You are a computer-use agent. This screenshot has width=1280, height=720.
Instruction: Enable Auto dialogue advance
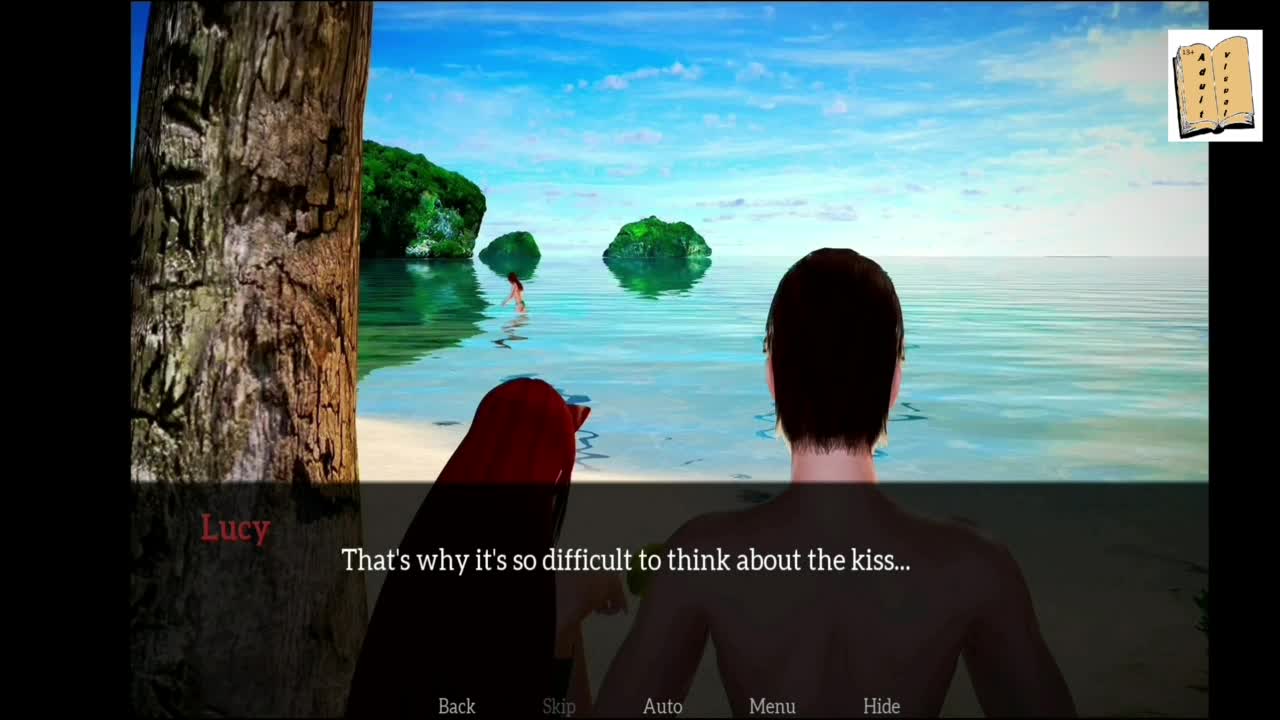click(662, 706)
